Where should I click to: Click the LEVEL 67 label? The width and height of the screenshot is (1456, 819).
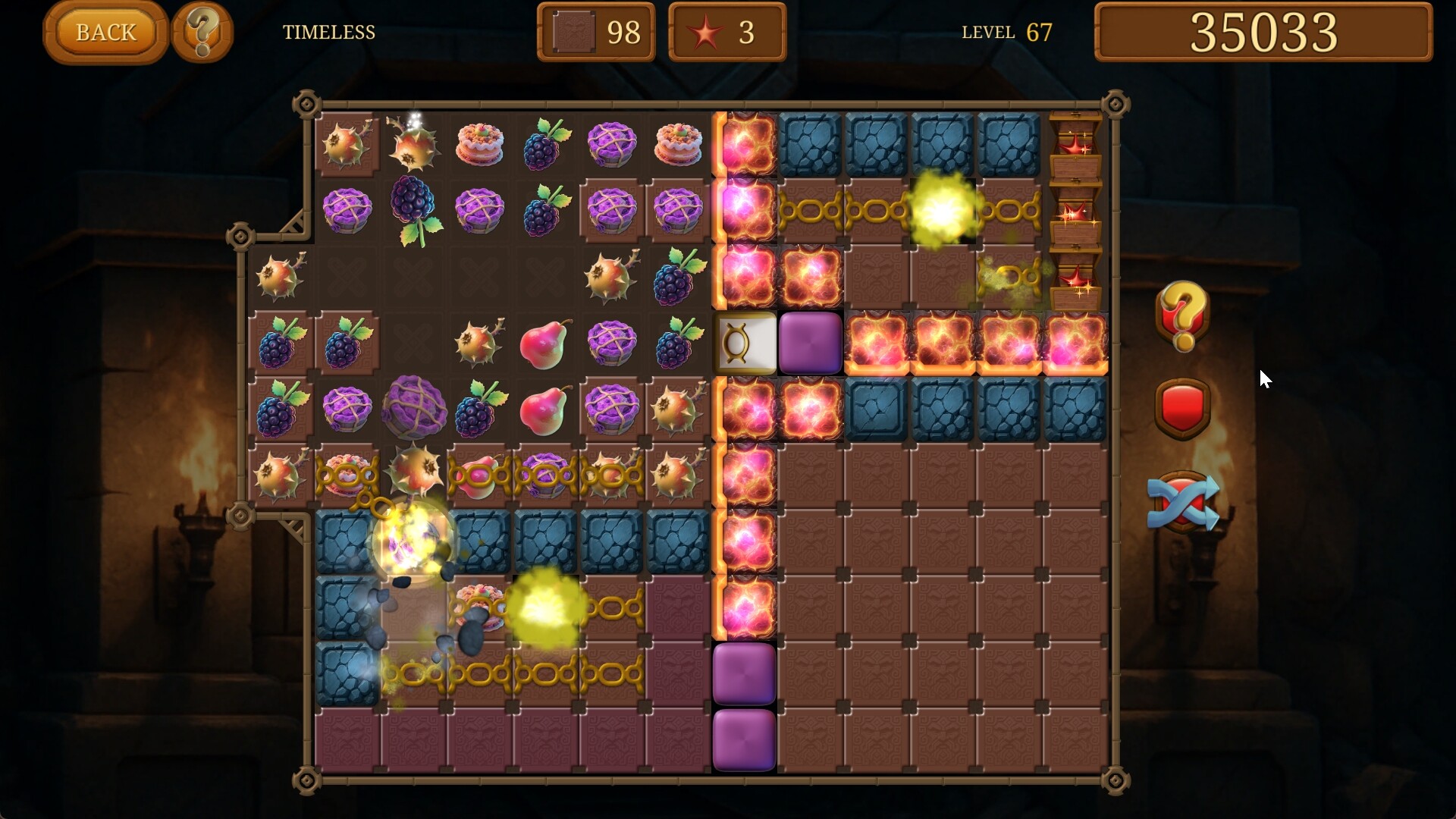pyautogui.click(x=1007, y=32)
